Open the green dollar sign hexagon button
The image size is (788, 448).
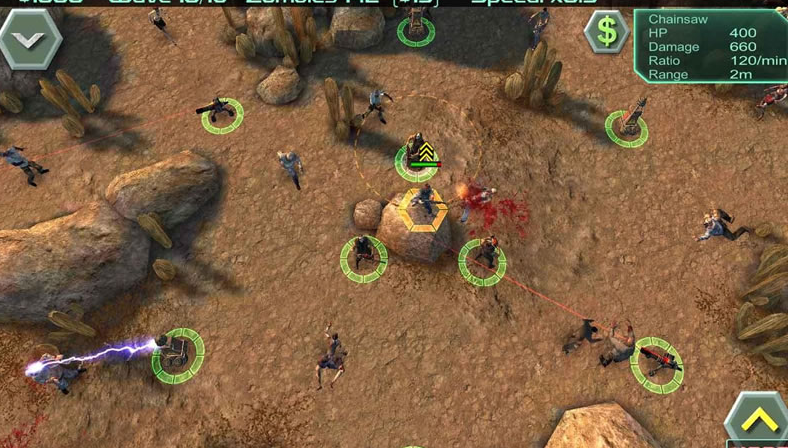click(607, 32)
